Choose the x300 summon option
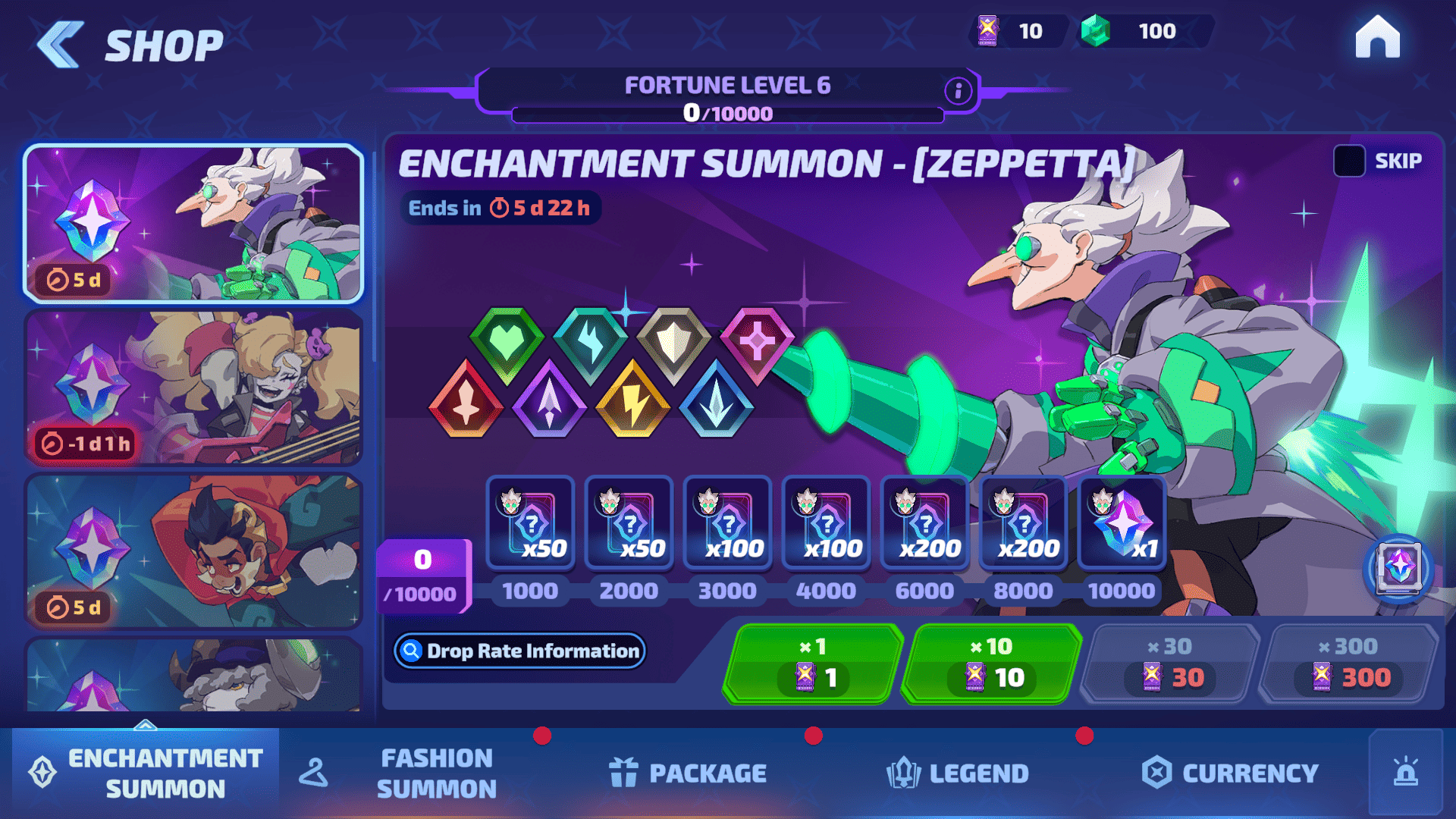1456x819 pixels. [1348, 664]
